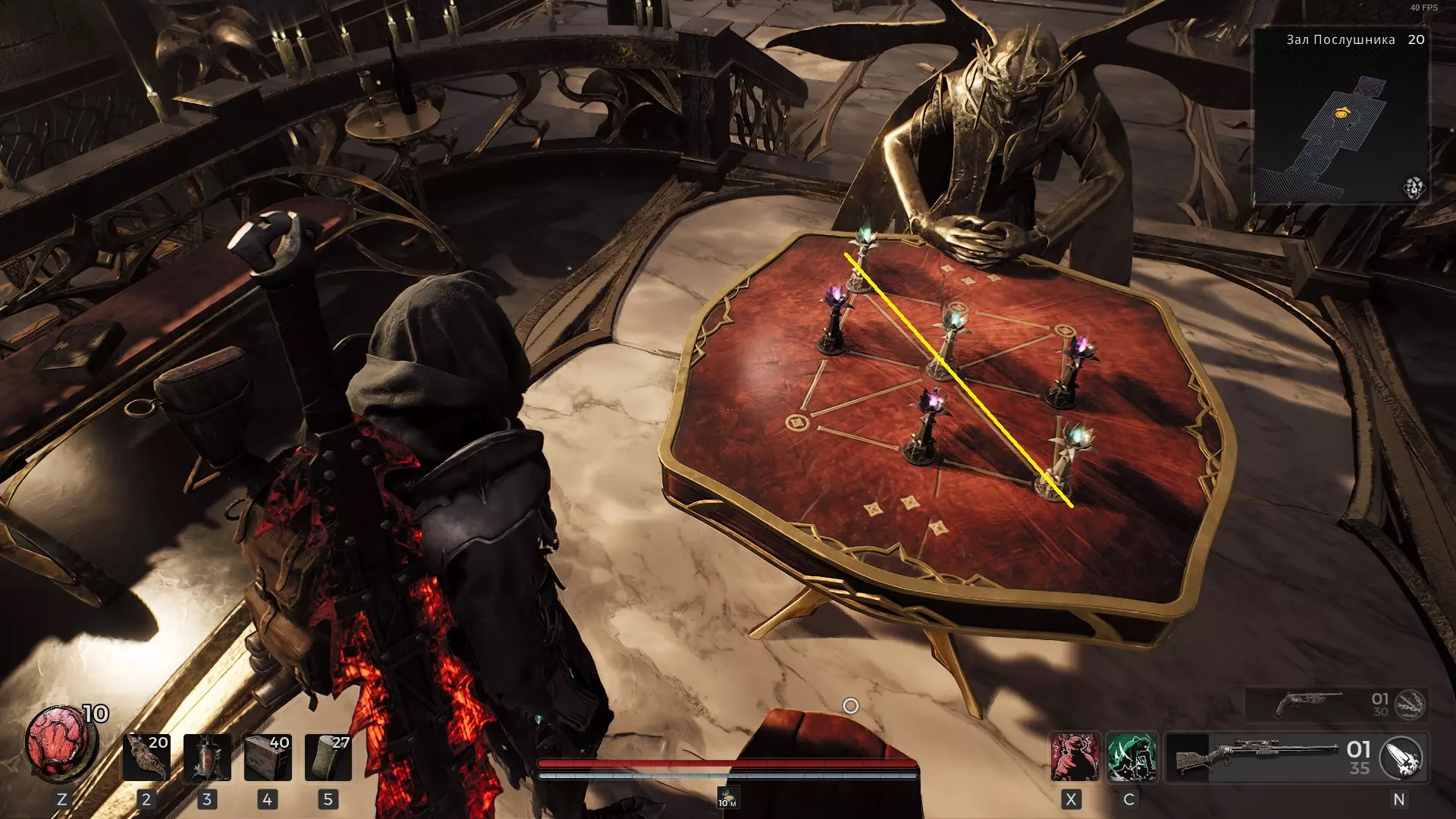Use the red Relic heart item
The image size is (1456, 819).
(x=61, y=743)
